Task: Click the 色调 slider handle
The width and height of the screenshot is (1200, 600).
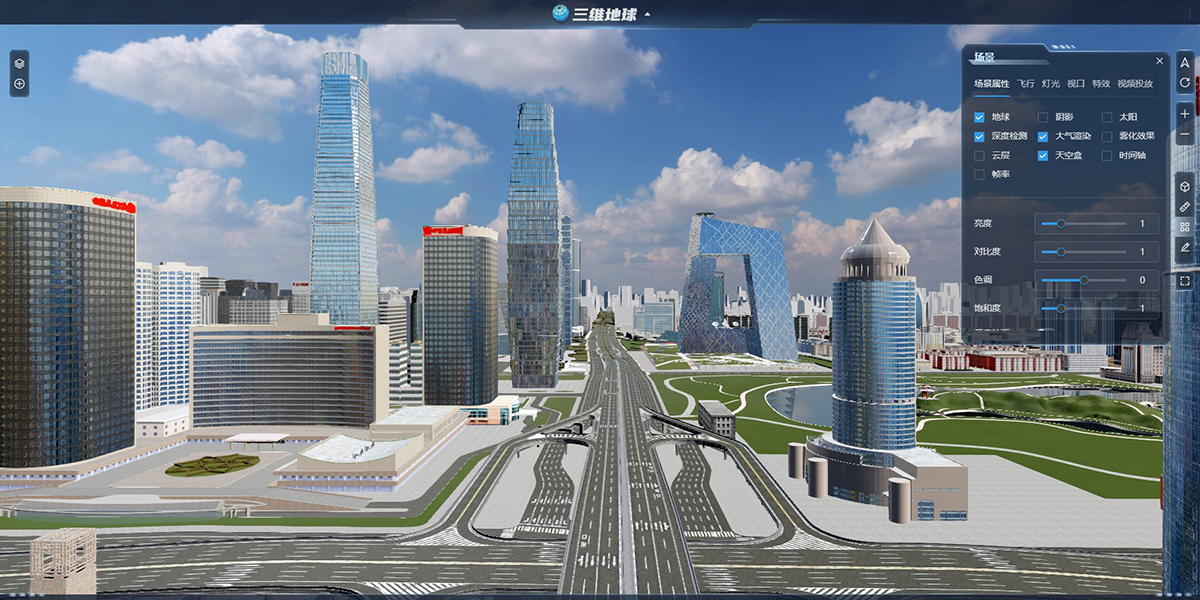Action: 1084,280
